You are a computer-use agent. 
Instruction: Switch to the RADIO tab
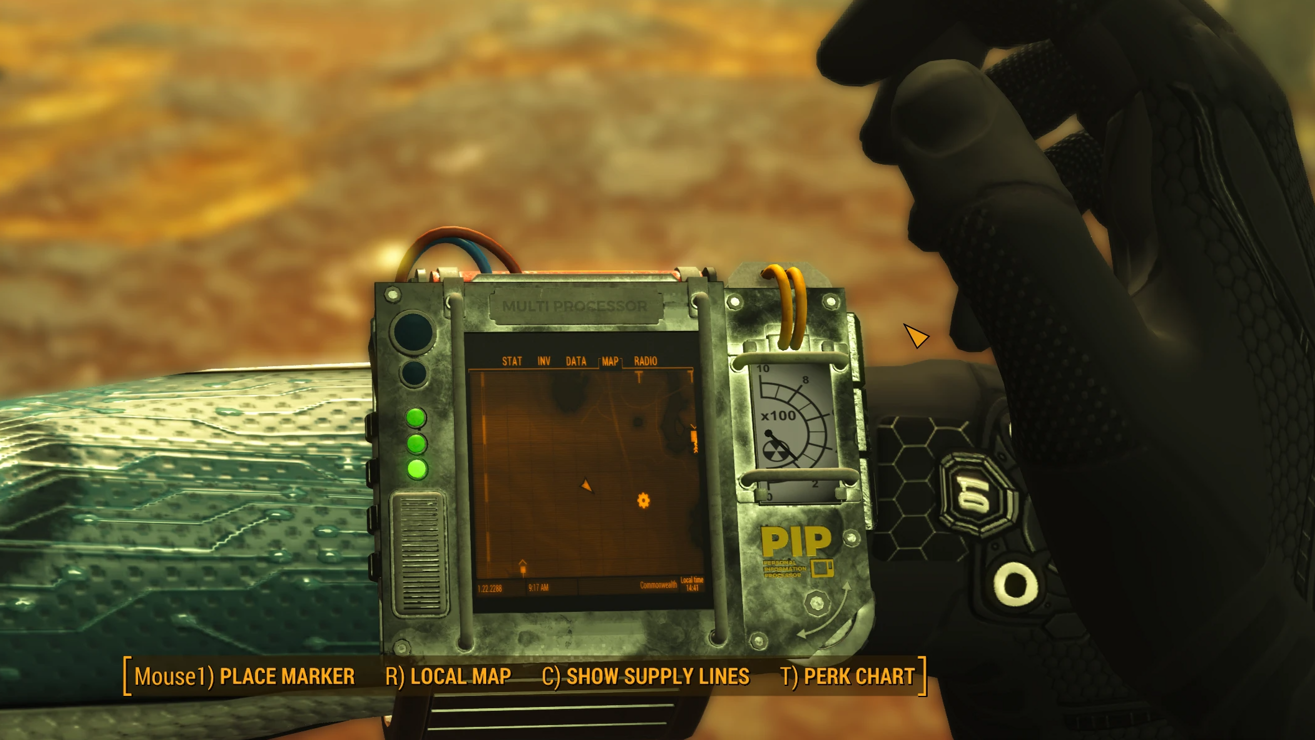click(645, 361)
